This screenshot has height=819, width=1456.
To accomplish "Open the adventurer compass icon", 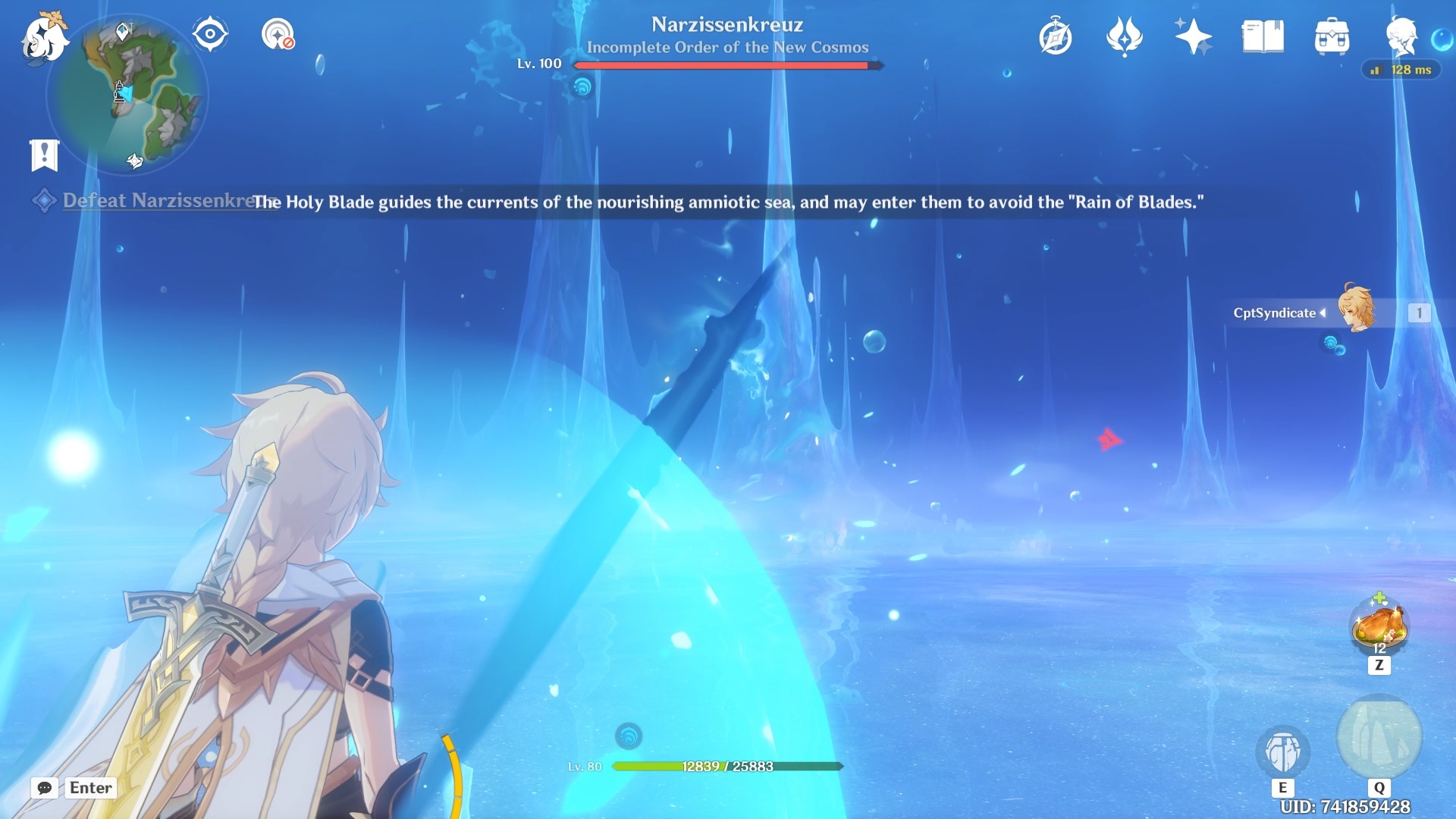I will [x=1056, y=36].
